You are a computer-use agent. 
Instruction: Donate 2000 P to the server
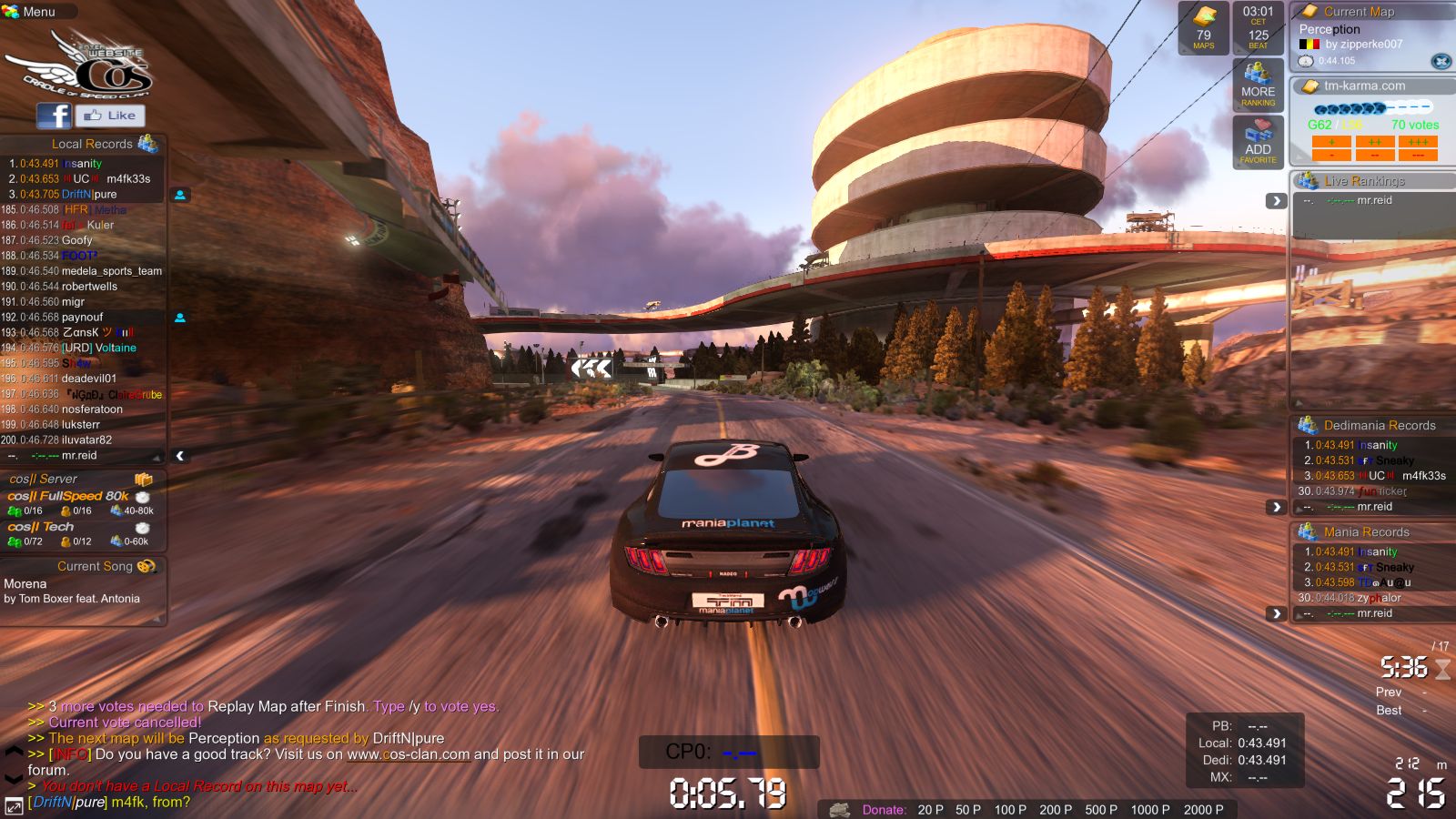click(x=1203, y=809)
